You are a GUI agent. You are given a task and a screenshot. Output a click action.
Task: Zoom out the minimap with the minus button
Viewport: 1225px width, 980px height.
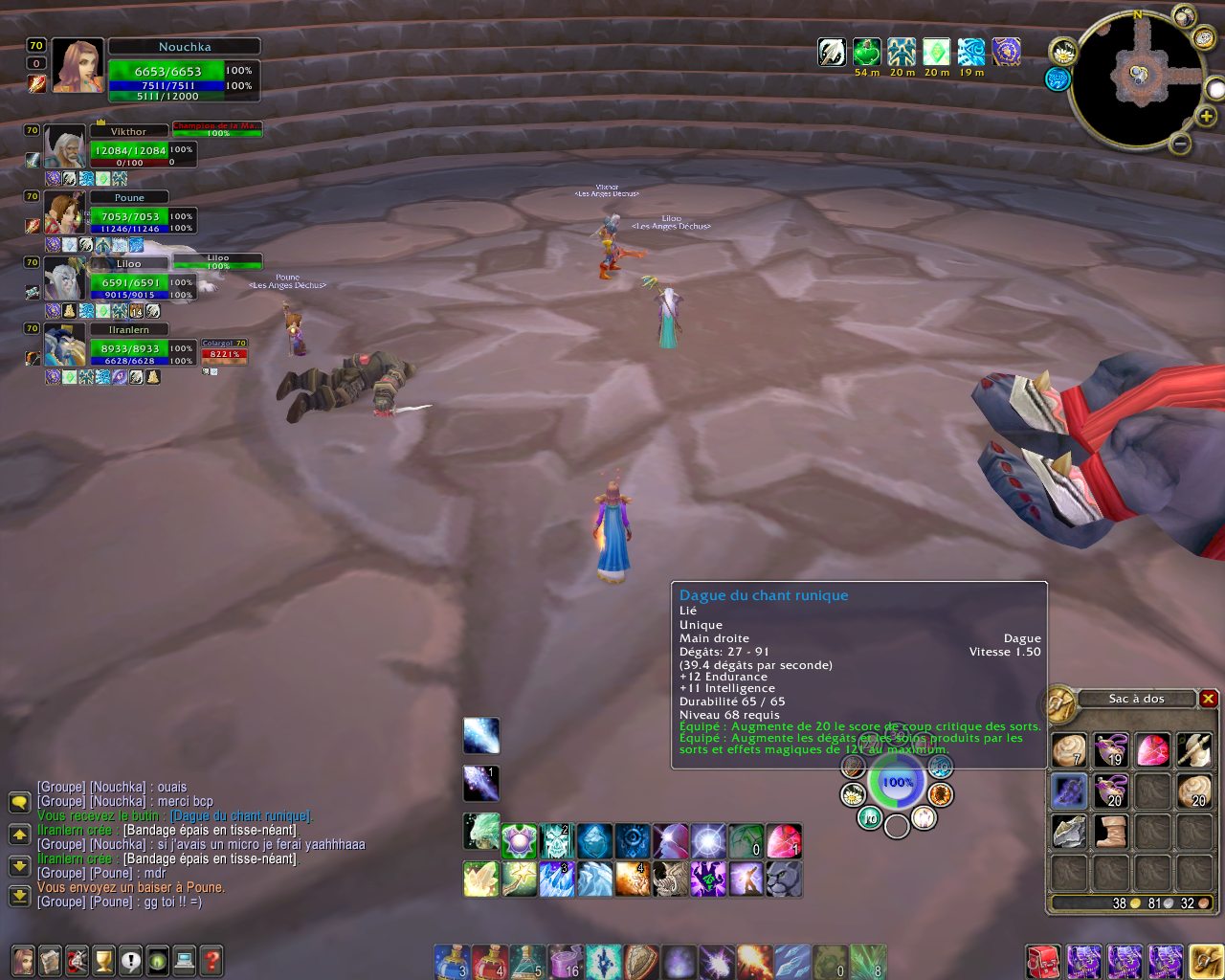pos(1181,145)
